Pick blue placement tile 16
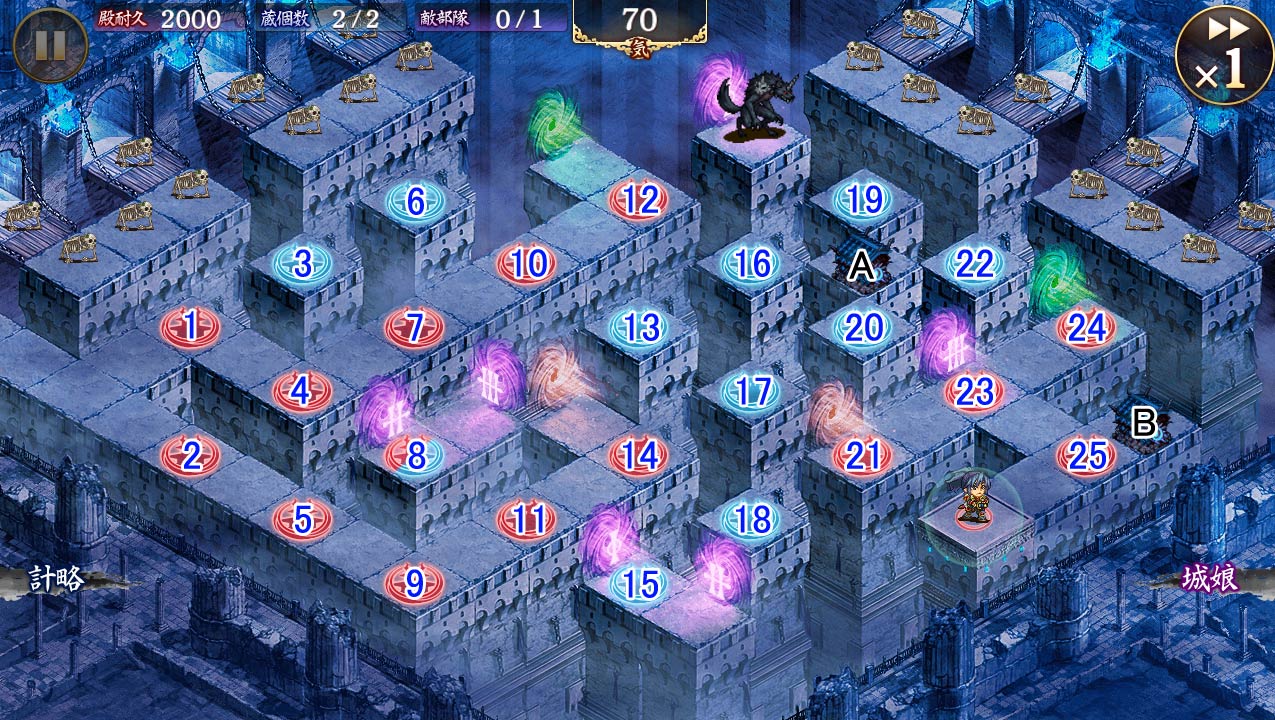The height and width of the screenshot is (720, 1275). tap(752, 264)
